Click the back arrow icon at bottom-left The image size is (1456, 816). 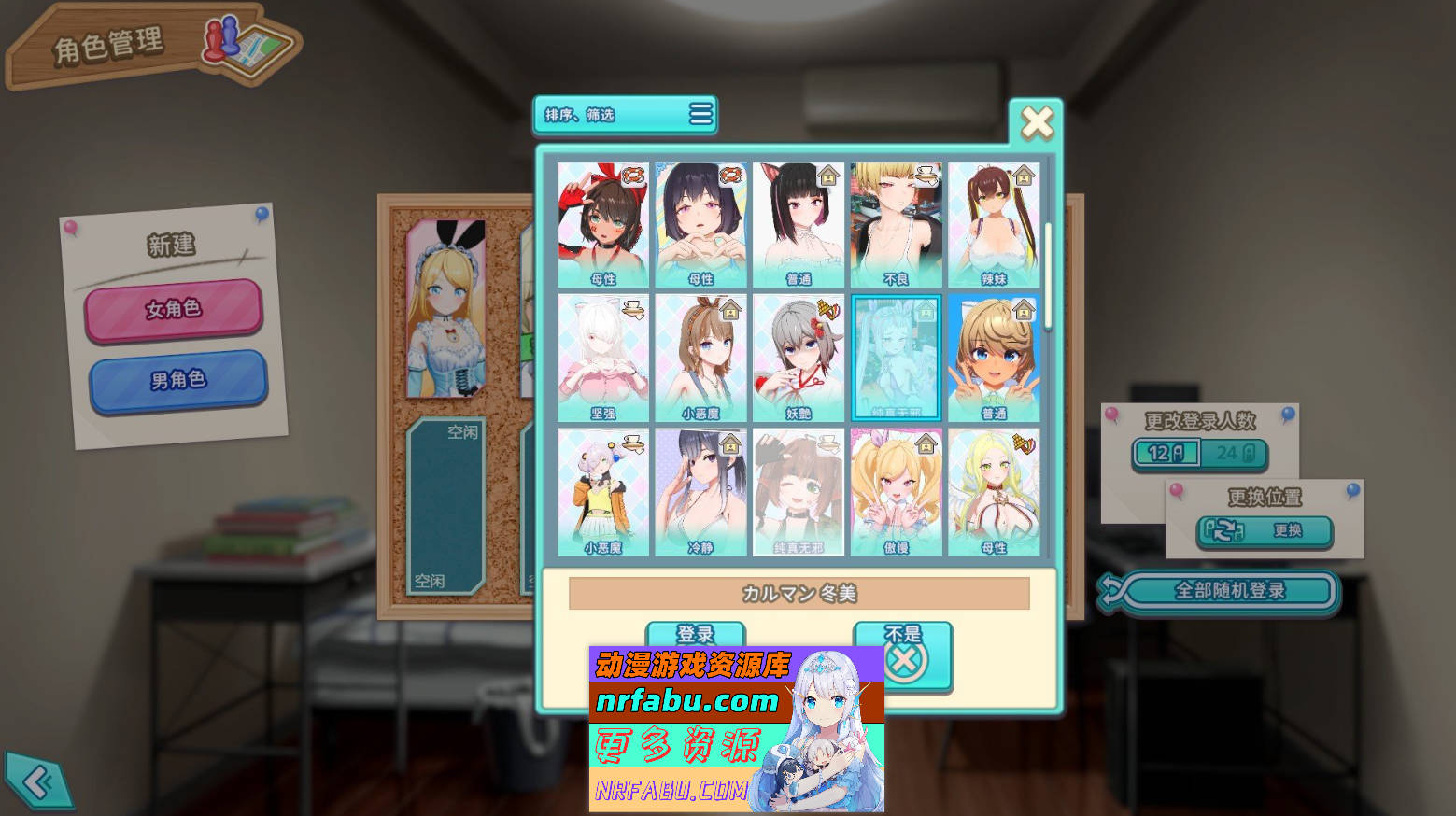37,782
